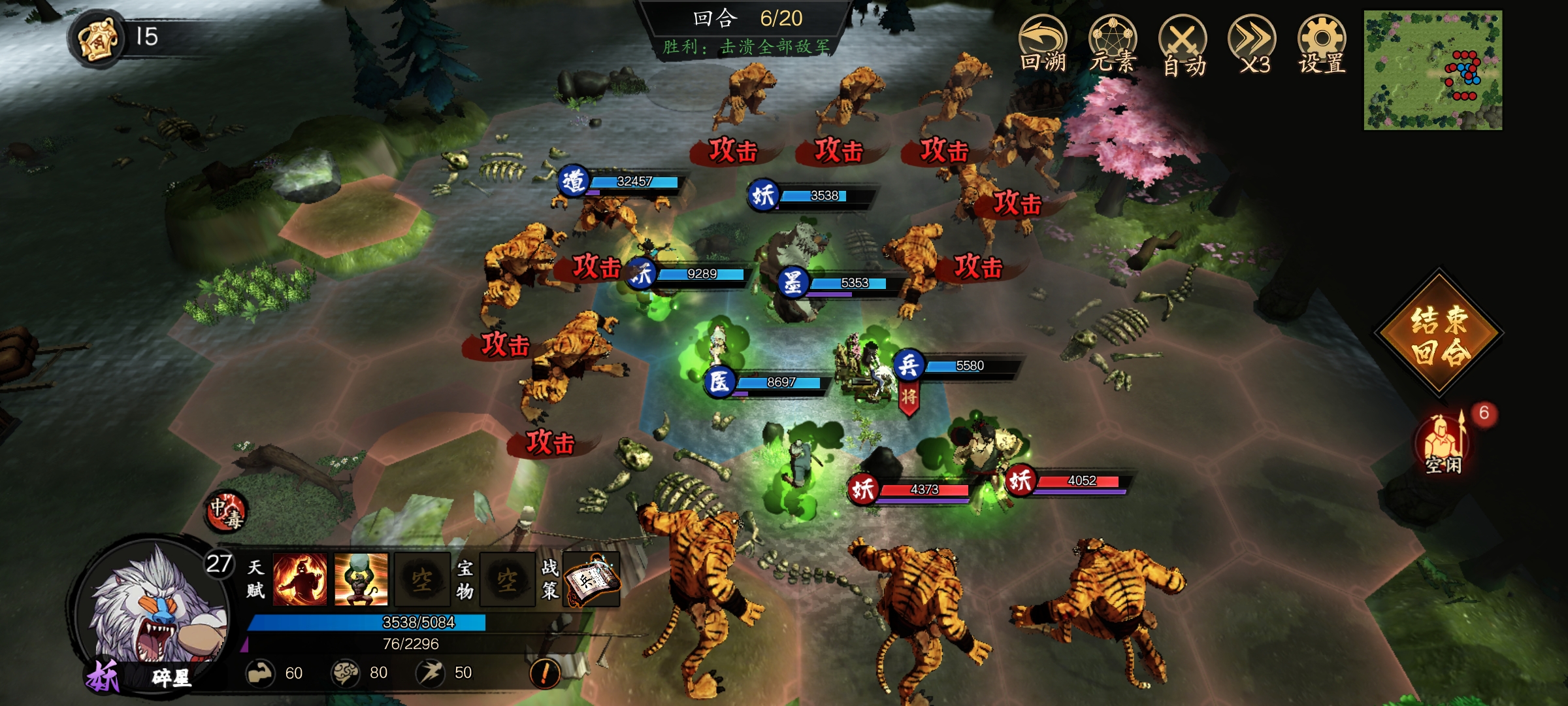Activate the flaming demon talent skill
Screen dimensions: 1568x706
(x=300, y=579)
